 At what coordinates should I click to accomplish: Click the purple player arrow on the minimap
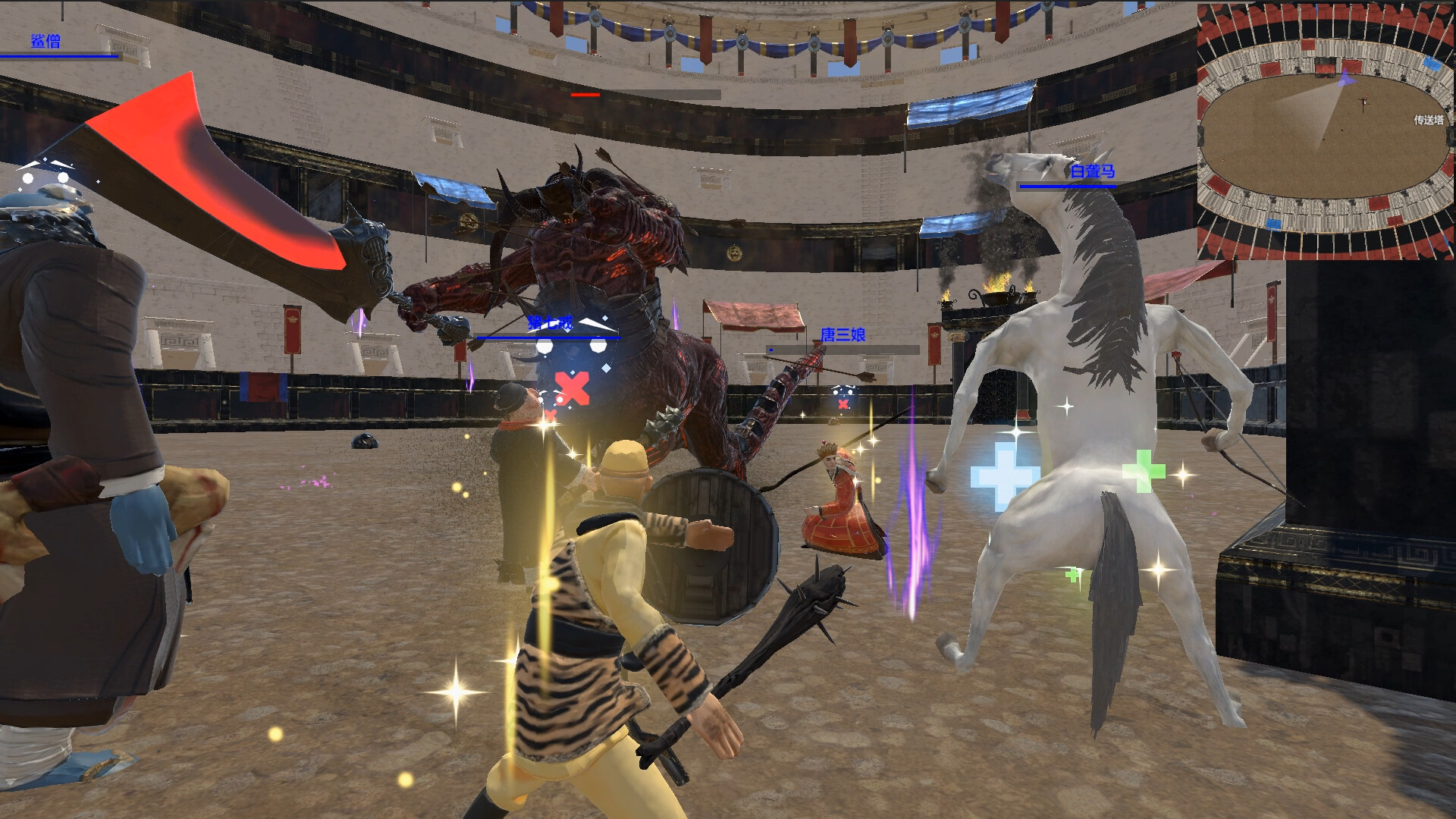[1345, 78]
